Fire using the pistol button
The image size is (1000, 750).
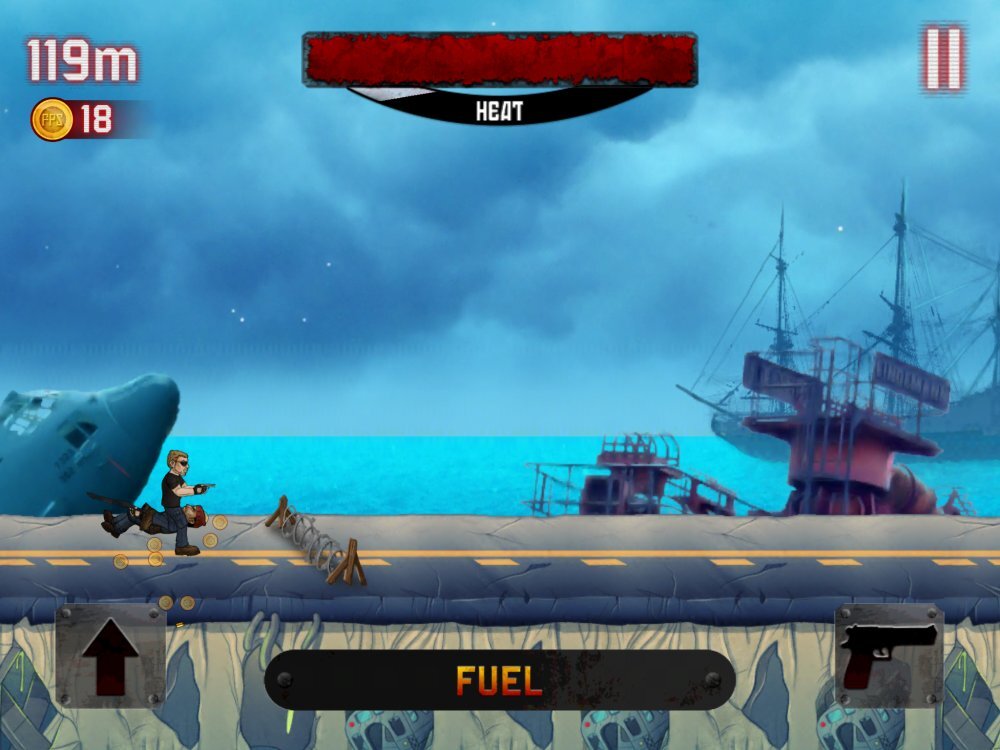[x=888, y=656]
